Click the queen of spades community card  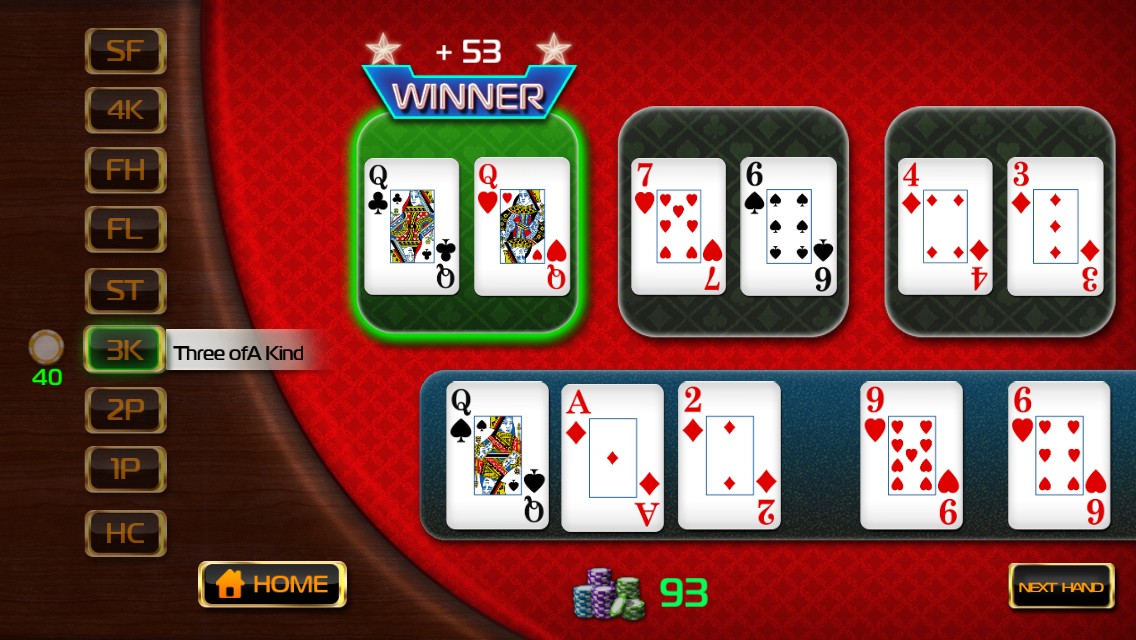497,455
